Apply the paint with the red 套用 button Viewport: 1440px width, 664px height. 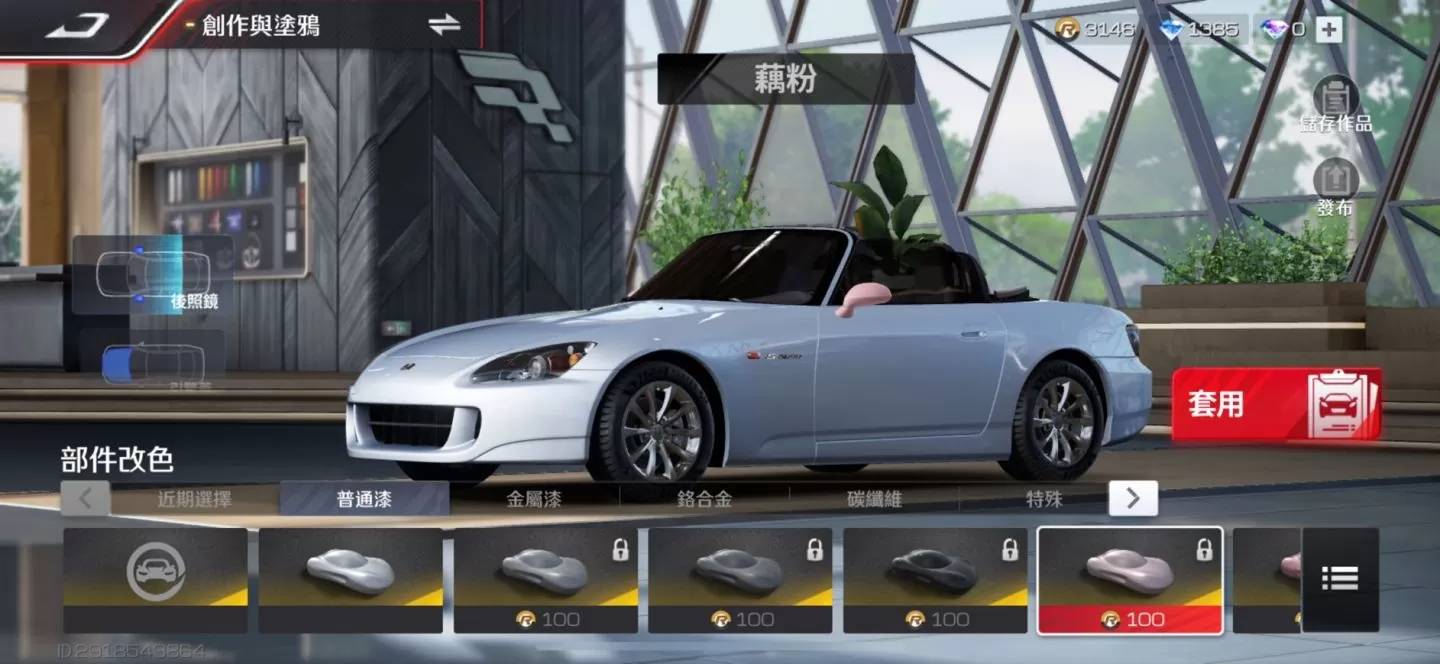coord(1276,404)
